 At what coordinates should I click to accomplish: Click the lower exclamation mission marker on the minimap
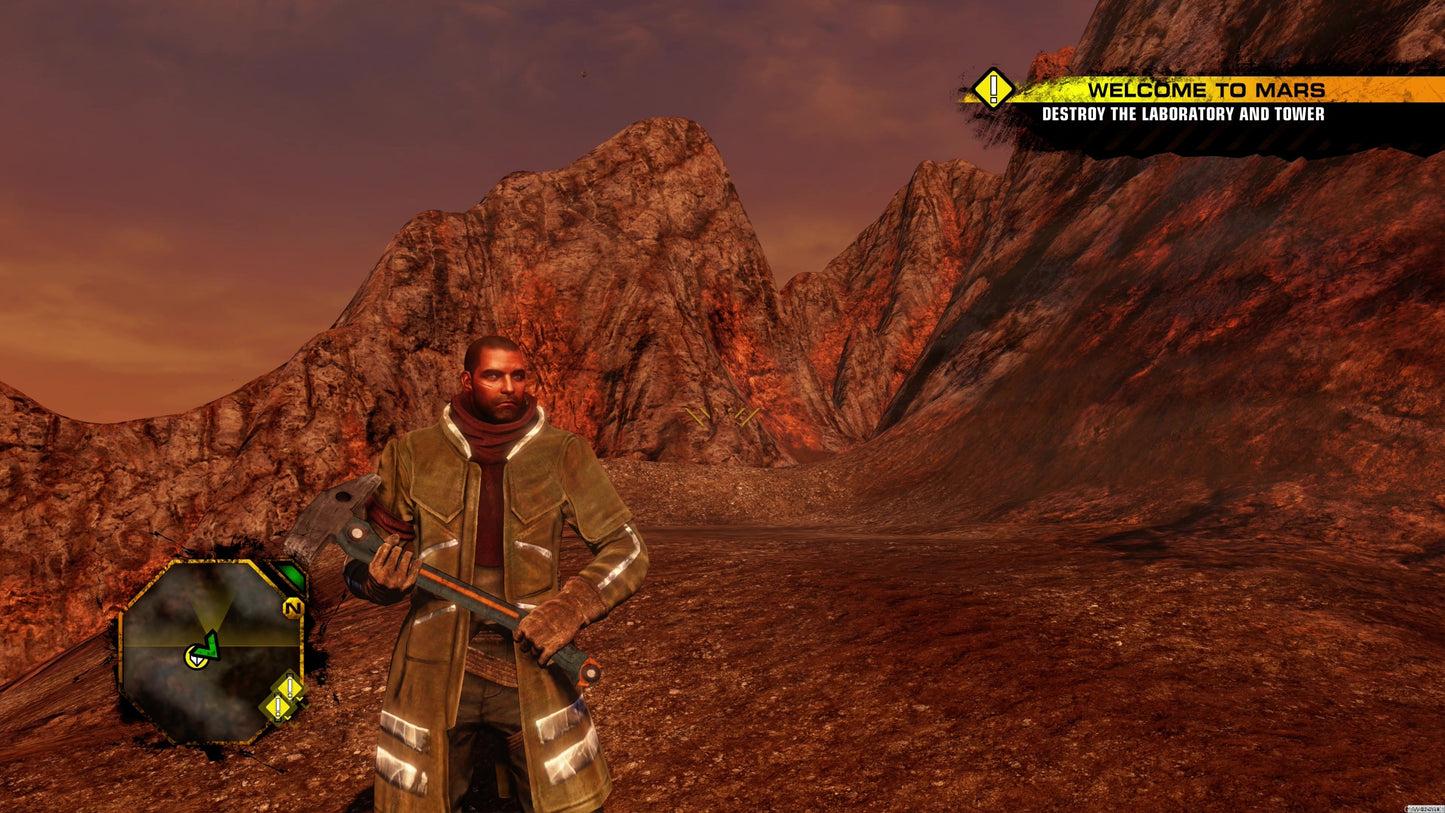[276, 706]
